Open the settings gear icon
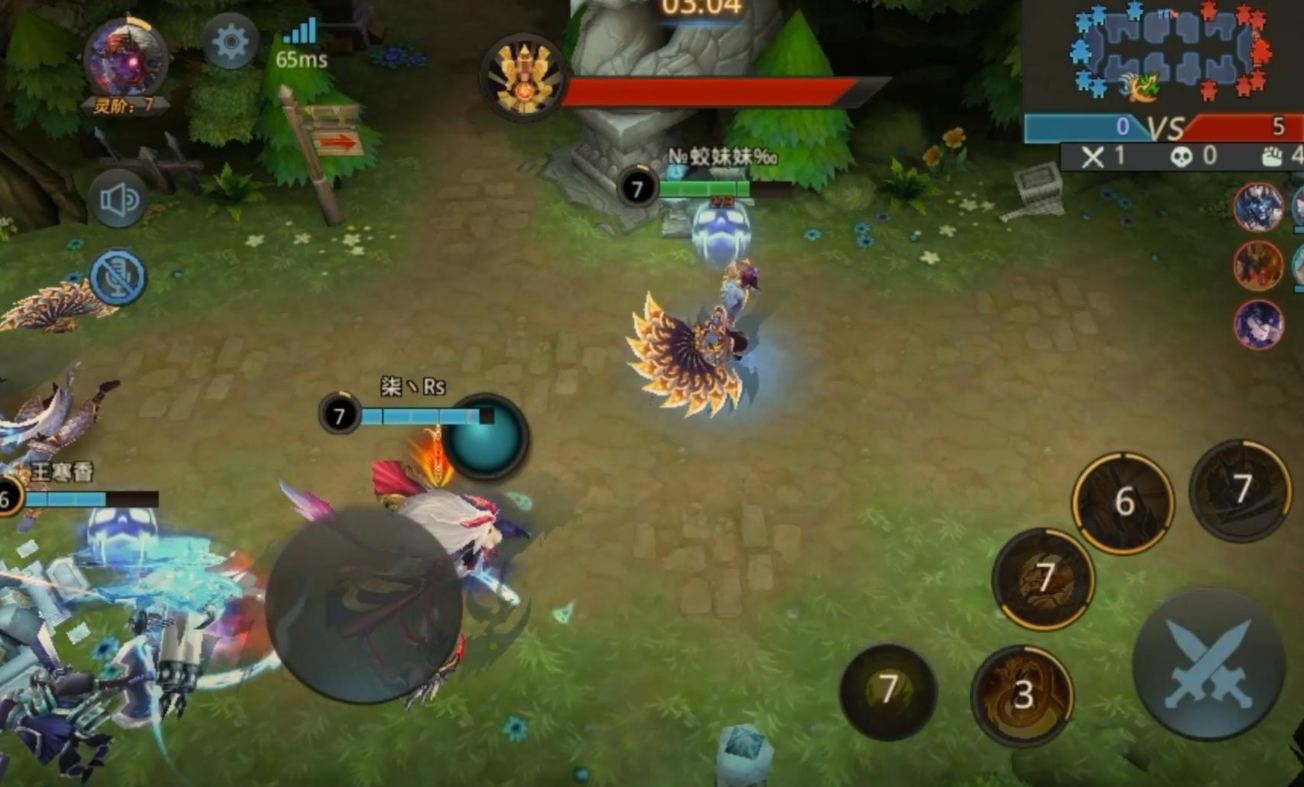 coord(228,41)
